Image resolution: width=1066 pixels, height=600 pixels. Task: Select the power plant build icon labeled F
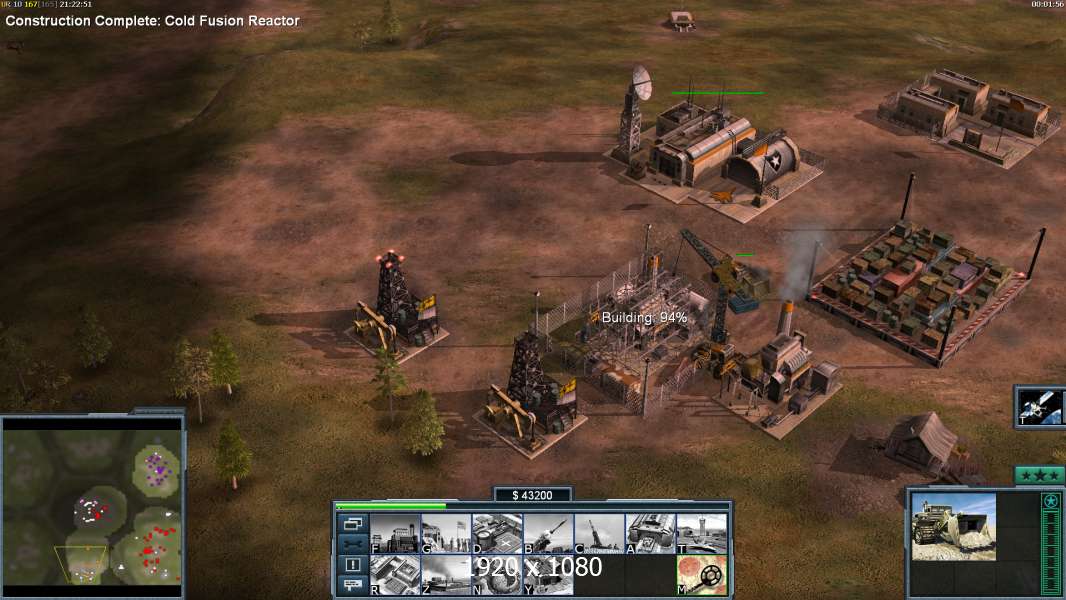coord(395,533)
